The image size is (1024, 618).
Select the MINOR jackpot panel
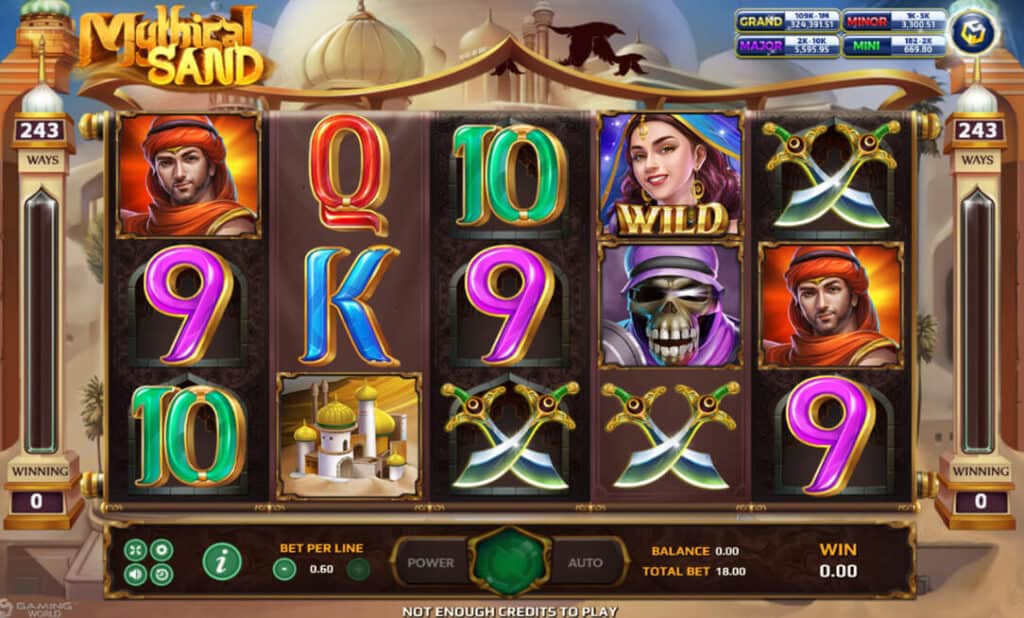point(893,21)
